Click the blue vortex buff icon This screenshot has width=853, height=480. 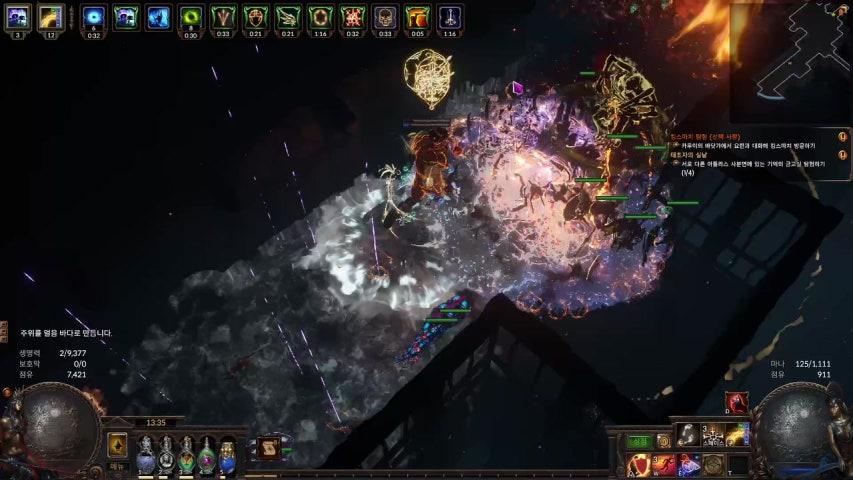(x=93, y=16)
